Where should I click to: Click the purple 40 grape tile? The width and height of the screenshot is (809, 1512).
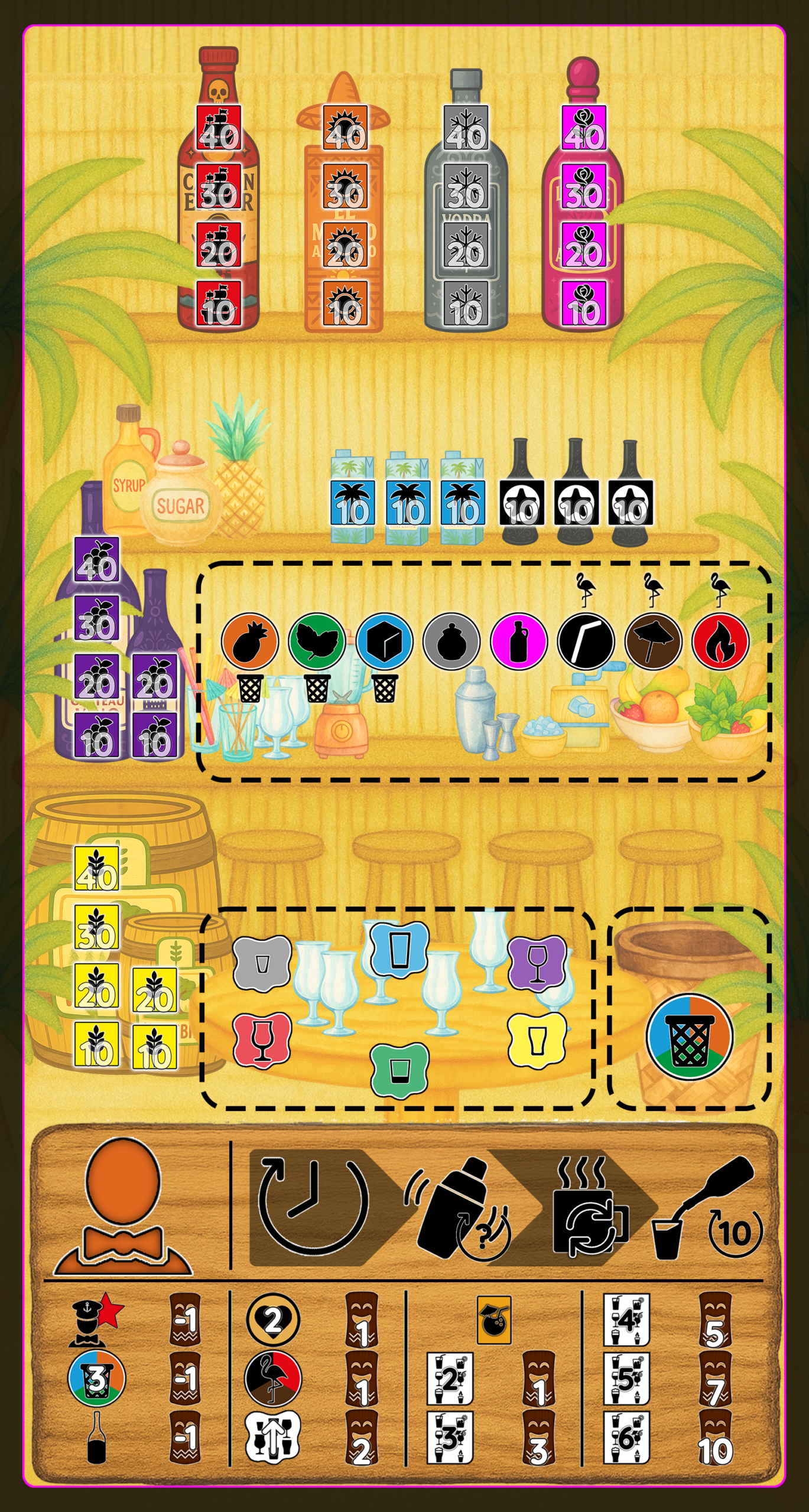click(x=97, y=560)
